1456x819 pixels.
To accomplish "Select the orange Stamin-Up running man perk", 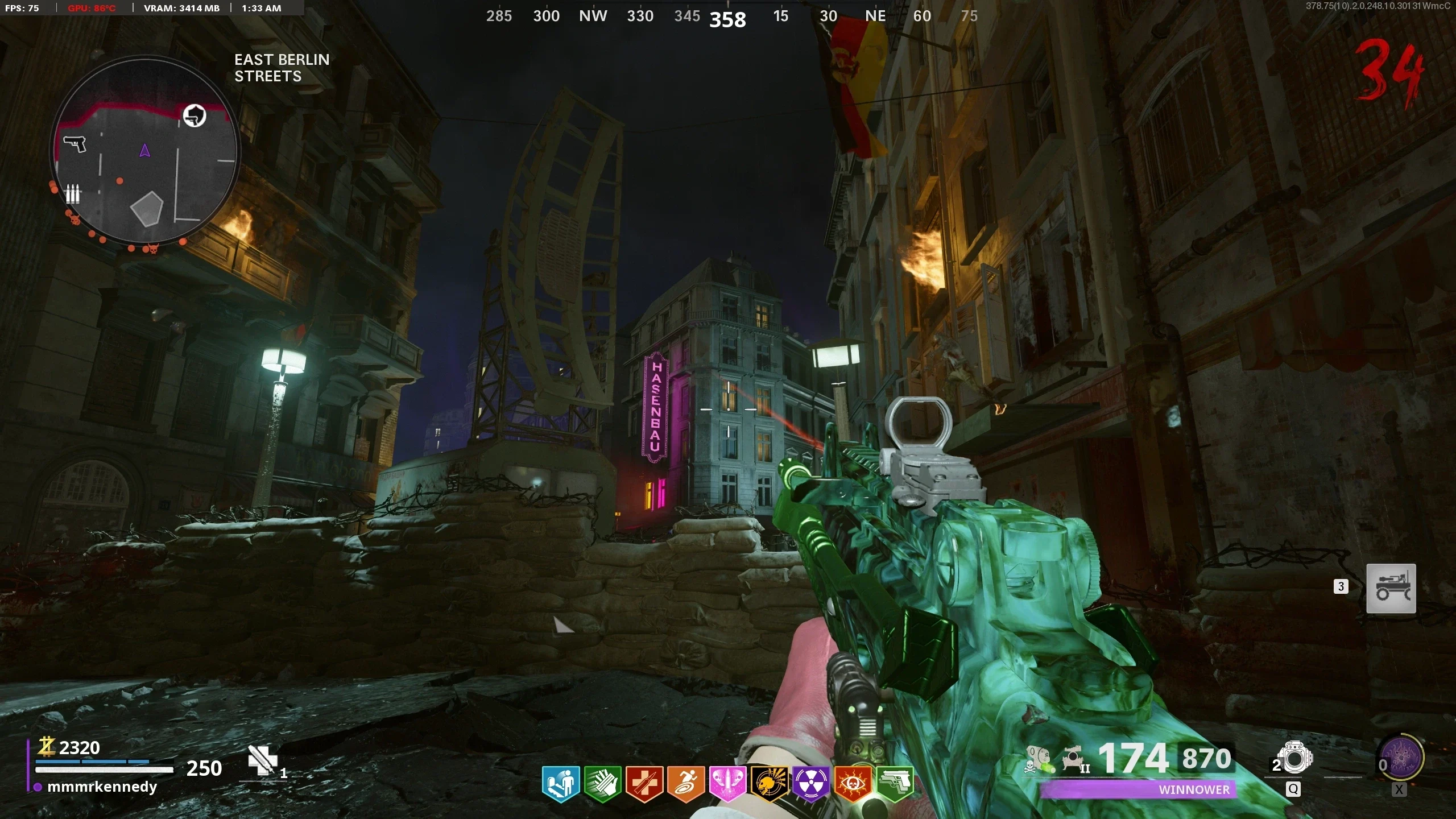I will point(686,784).
